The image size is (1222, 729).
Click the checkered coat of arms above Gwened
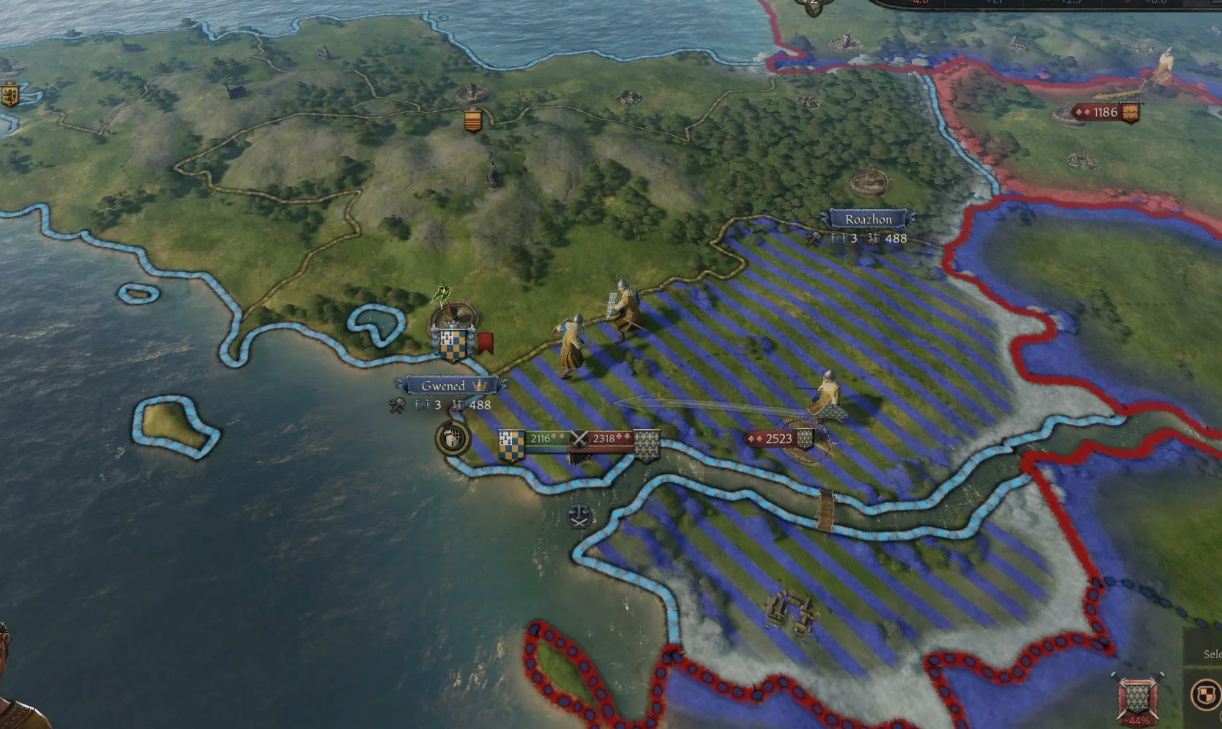click(453, 344)
